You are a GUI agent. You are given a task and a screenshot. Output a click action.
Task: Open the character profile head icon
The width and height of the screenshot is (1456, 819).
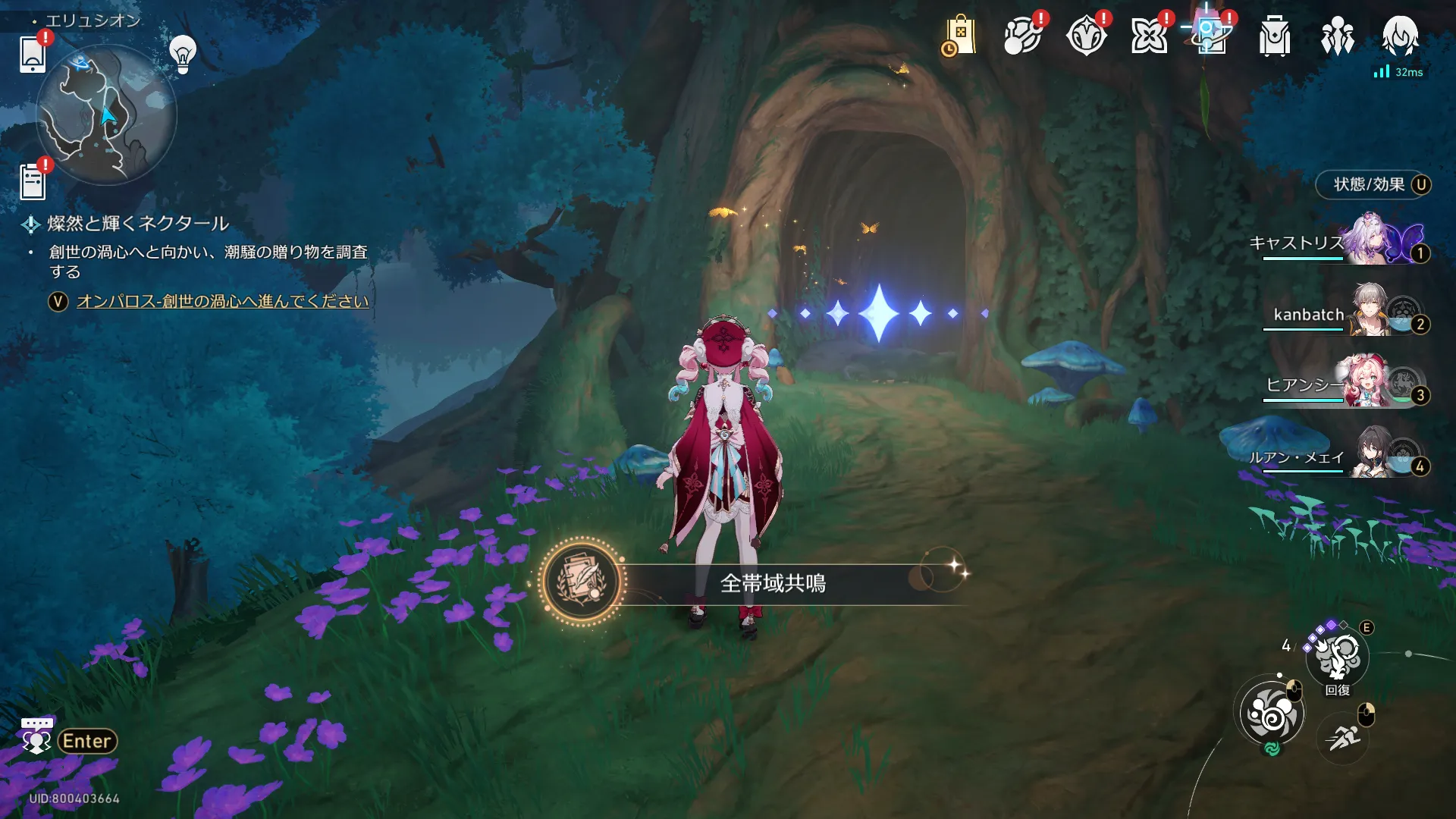pos(1400,36)
